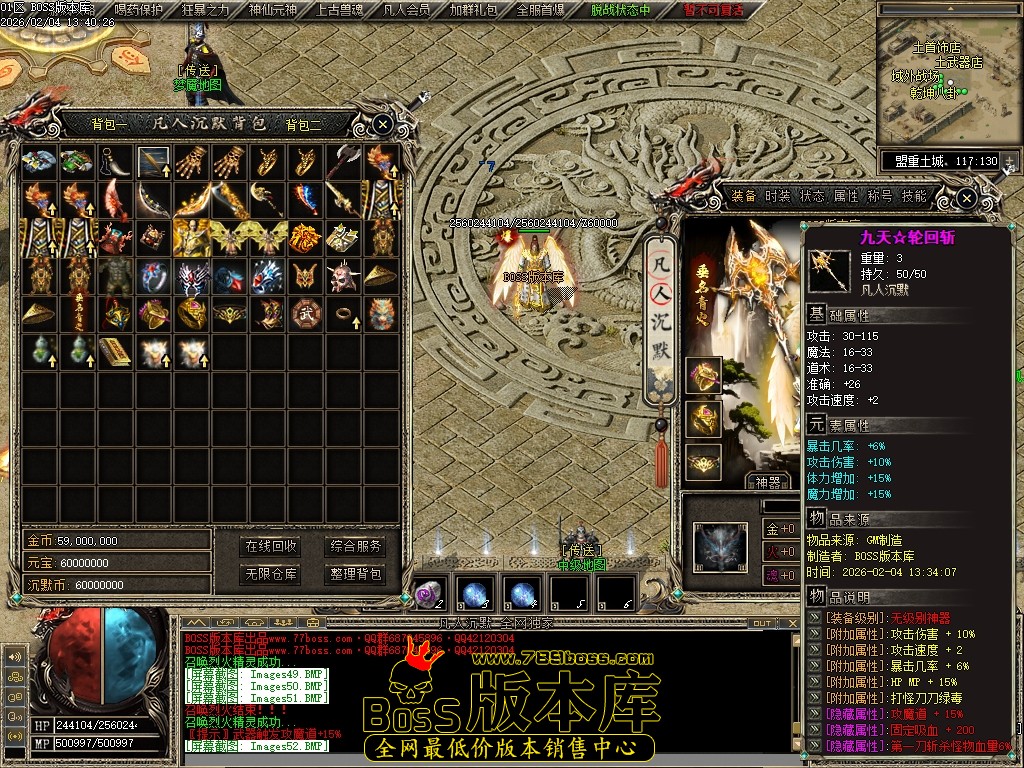Image resolution: width=1024 pixels, height=768 pixels.
Task: Select the 武 octagon token in the bag
Action: (304, 313)
